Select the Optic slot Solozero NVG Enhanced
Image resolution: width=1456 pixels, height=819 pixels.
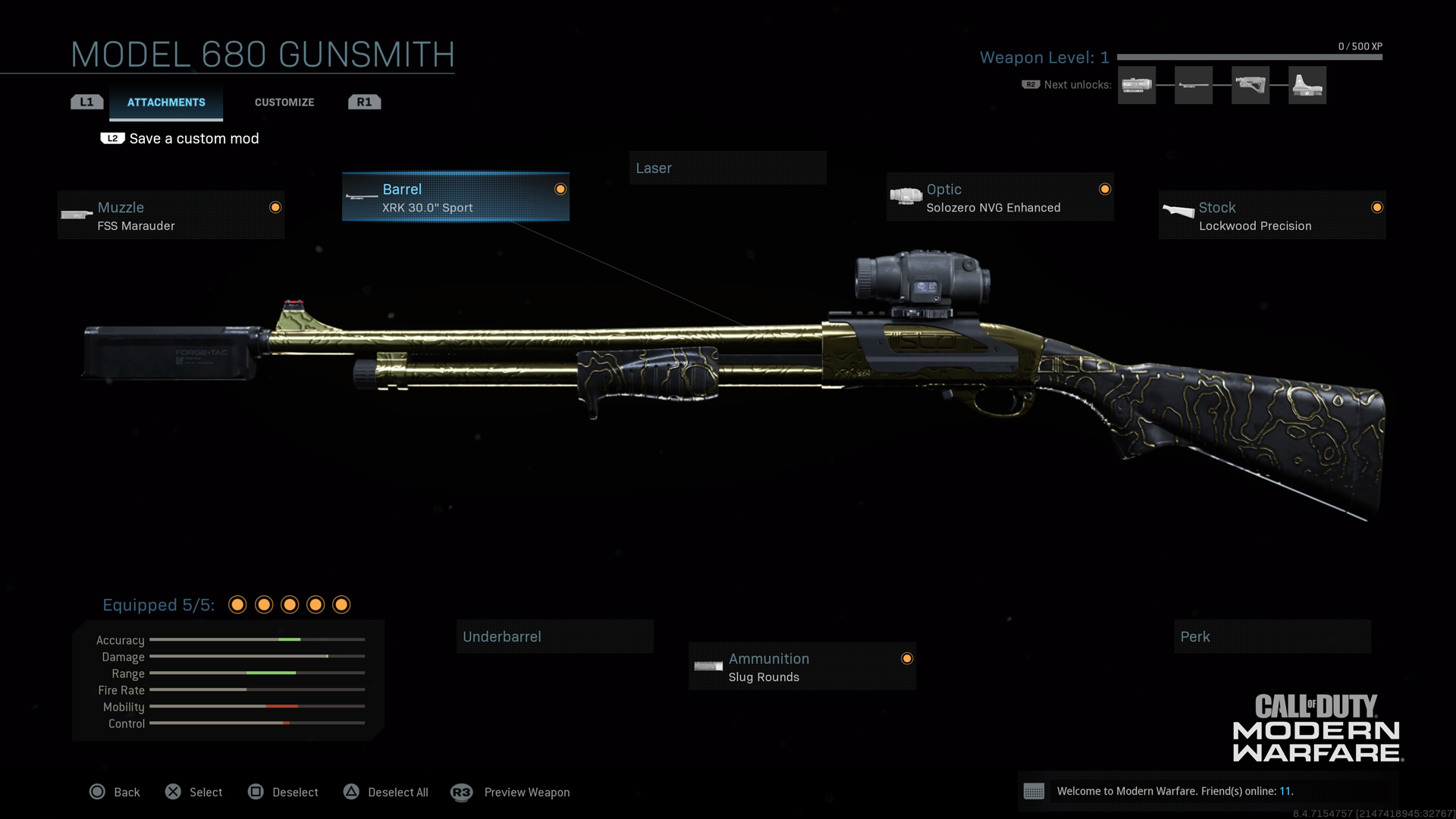tap(999, 197)
